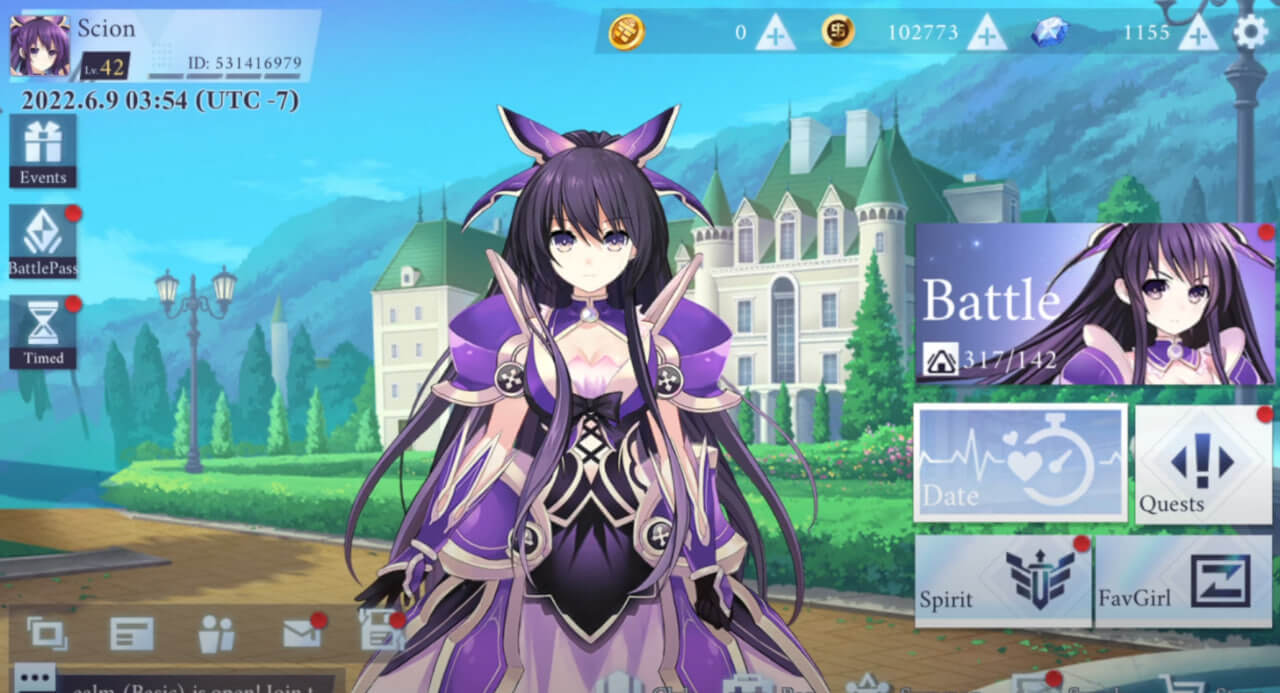The image size is (1280, 693).
Task: Click the player avatar portrait
Action: coord(40,46)
